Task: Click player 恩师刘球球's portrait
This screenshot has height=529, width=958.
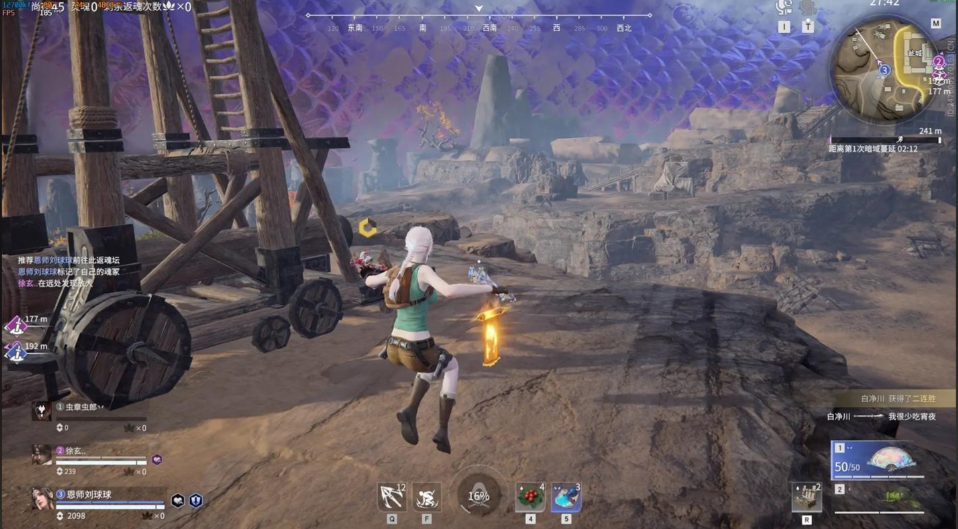Action: (x=42, y=498)
